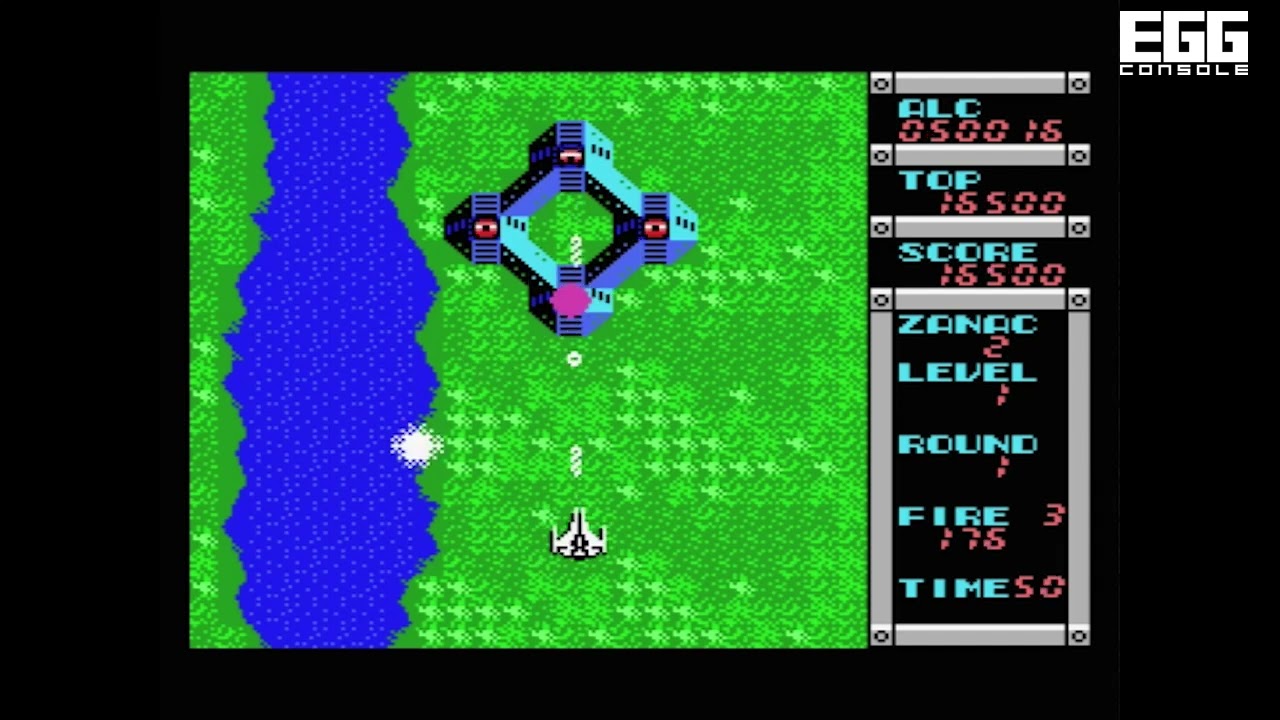Toggle the top-left rivet on the ALC panel

click(x=882, y=84)
